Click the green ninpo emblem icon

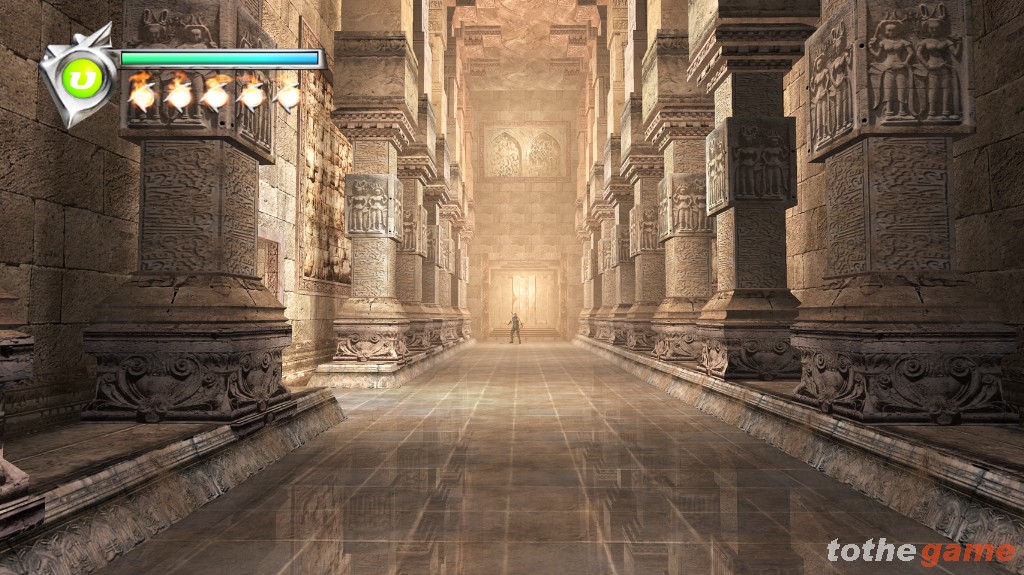point(81,79)
